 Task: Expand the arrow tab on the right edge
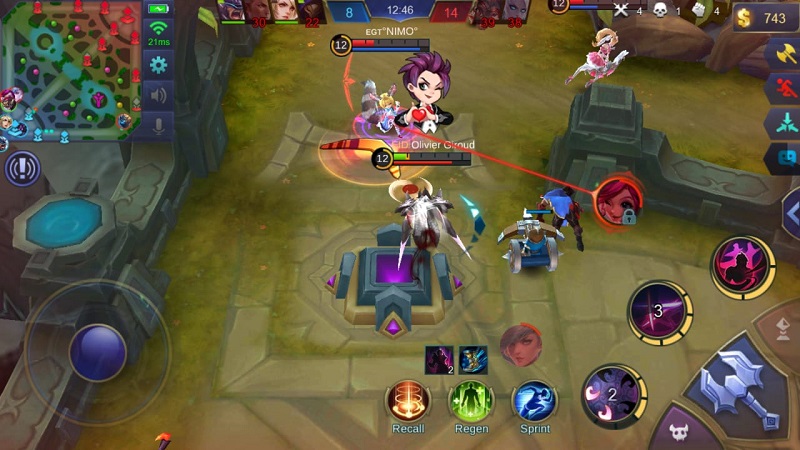(x=791, y=214)
